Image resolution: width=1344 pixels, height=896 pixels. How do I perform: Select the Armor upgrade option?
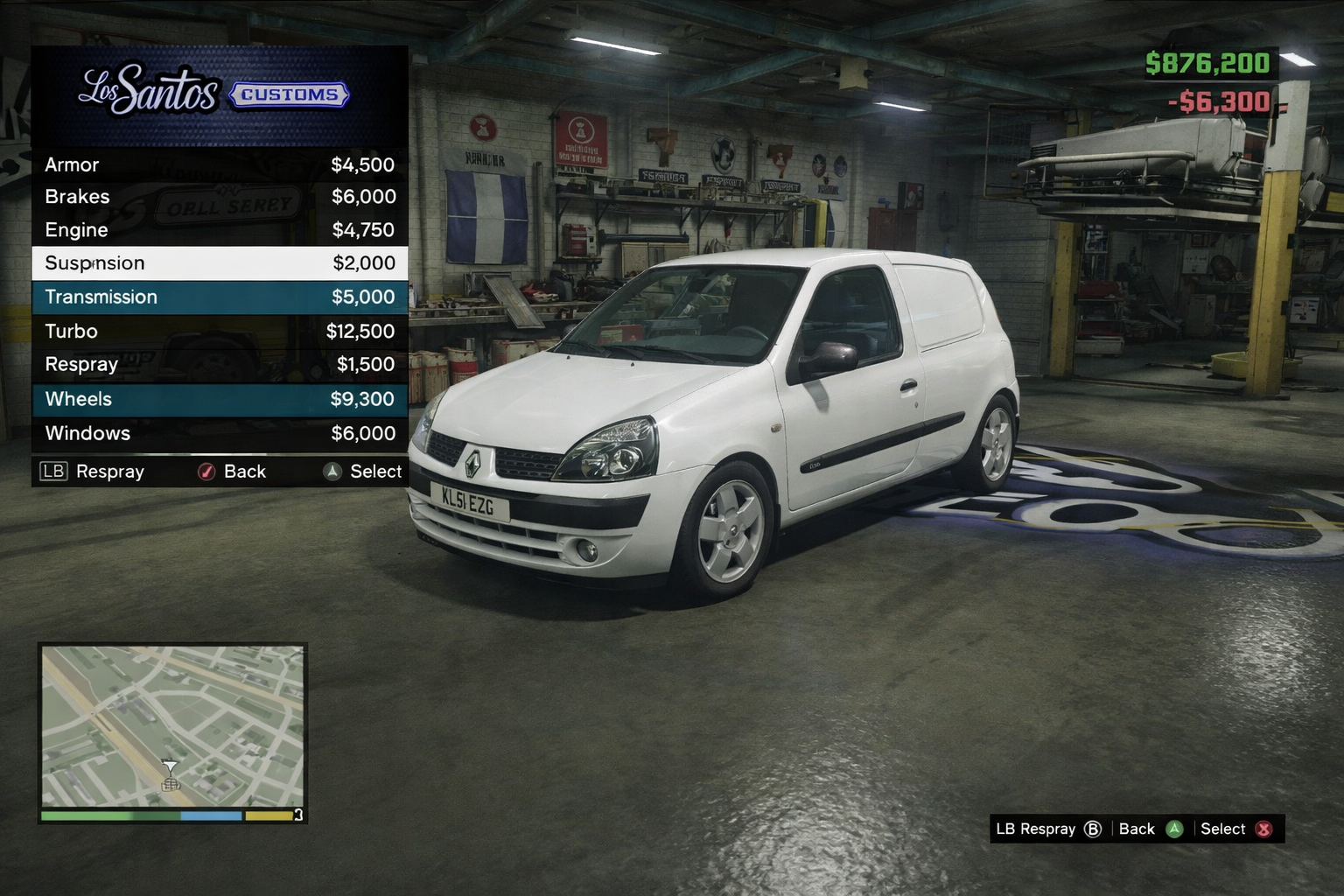[219, 164]
